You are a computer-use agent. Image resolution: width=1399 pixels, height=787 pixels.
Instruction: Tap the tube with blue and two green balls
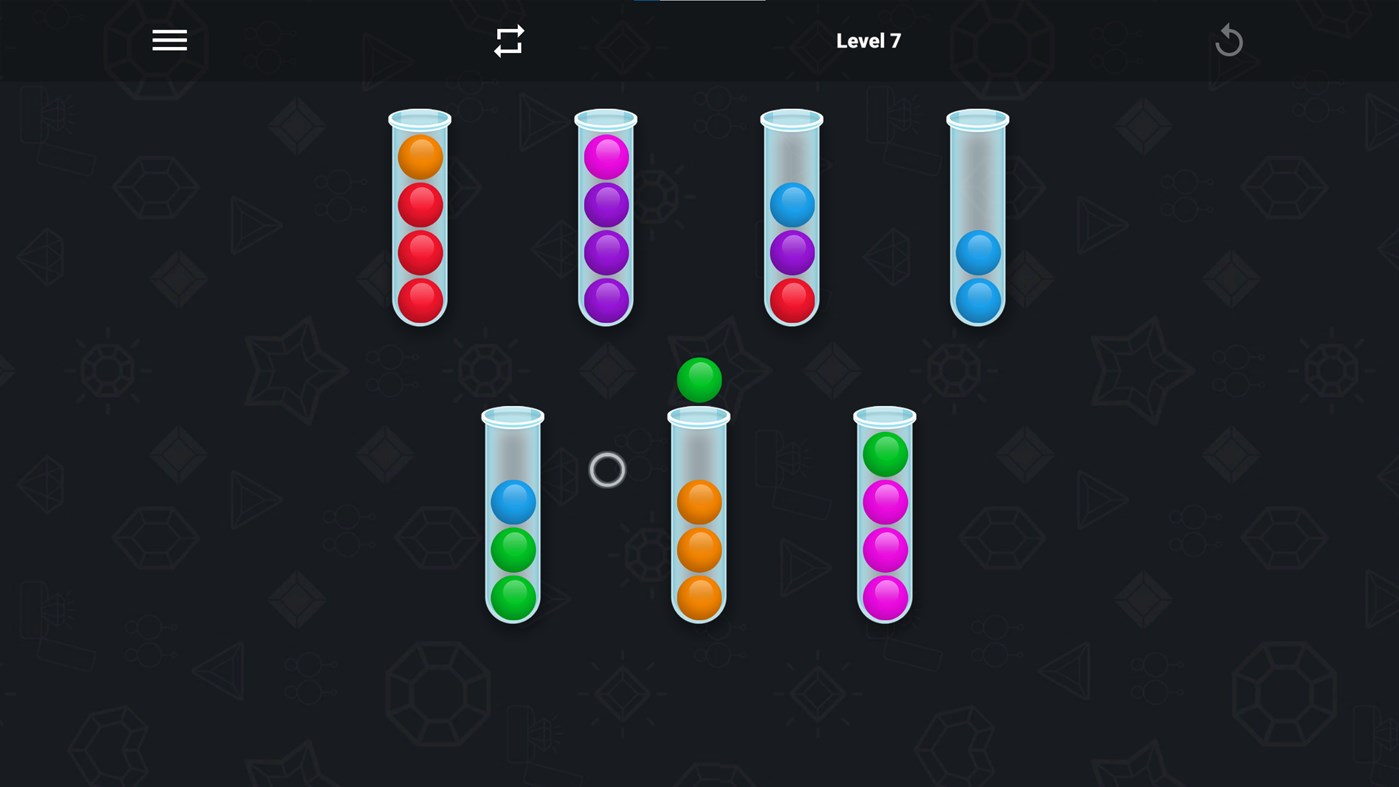pos(511,550)
